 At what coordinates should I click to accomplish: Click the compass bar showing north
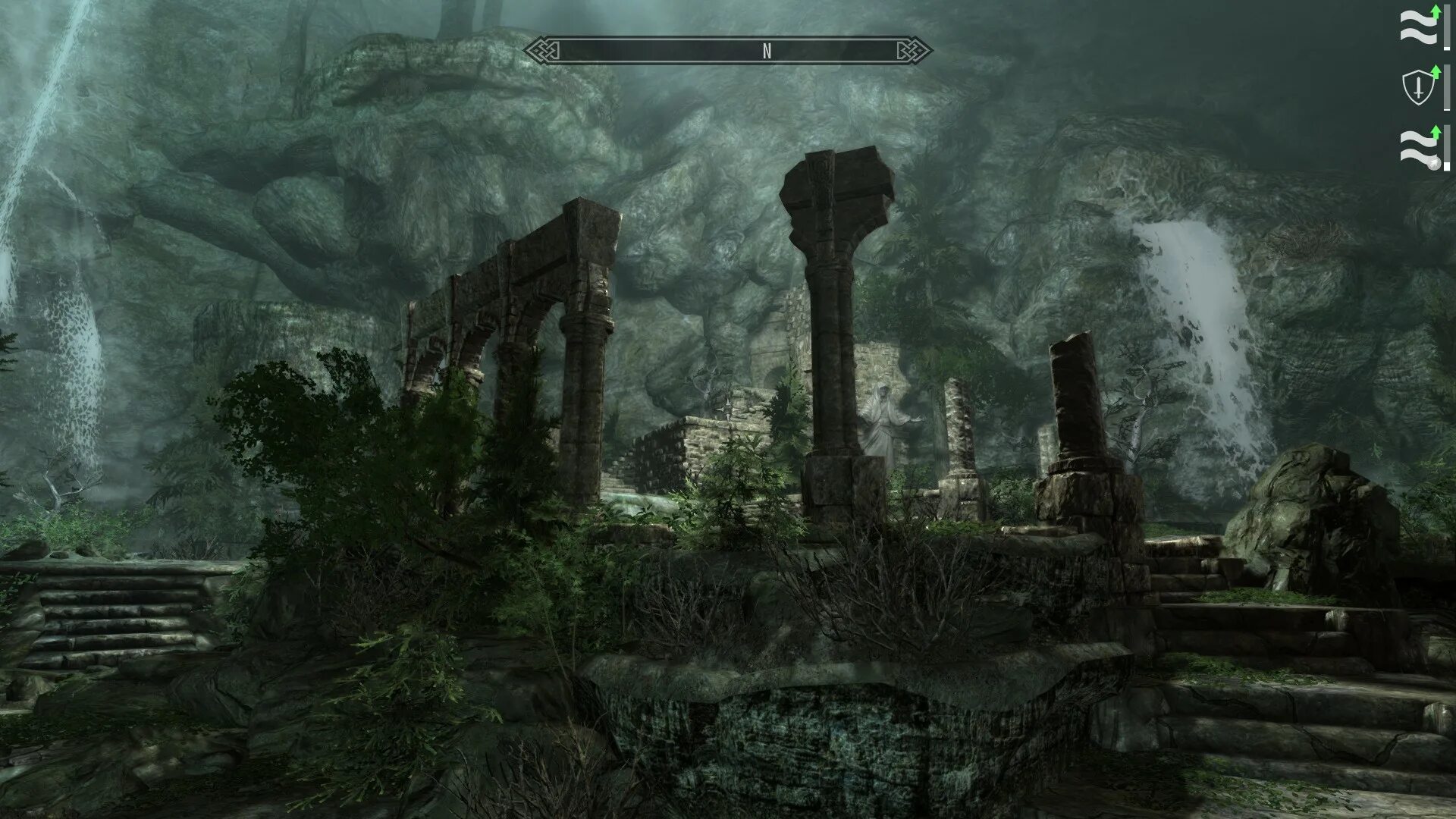[728, 51]
